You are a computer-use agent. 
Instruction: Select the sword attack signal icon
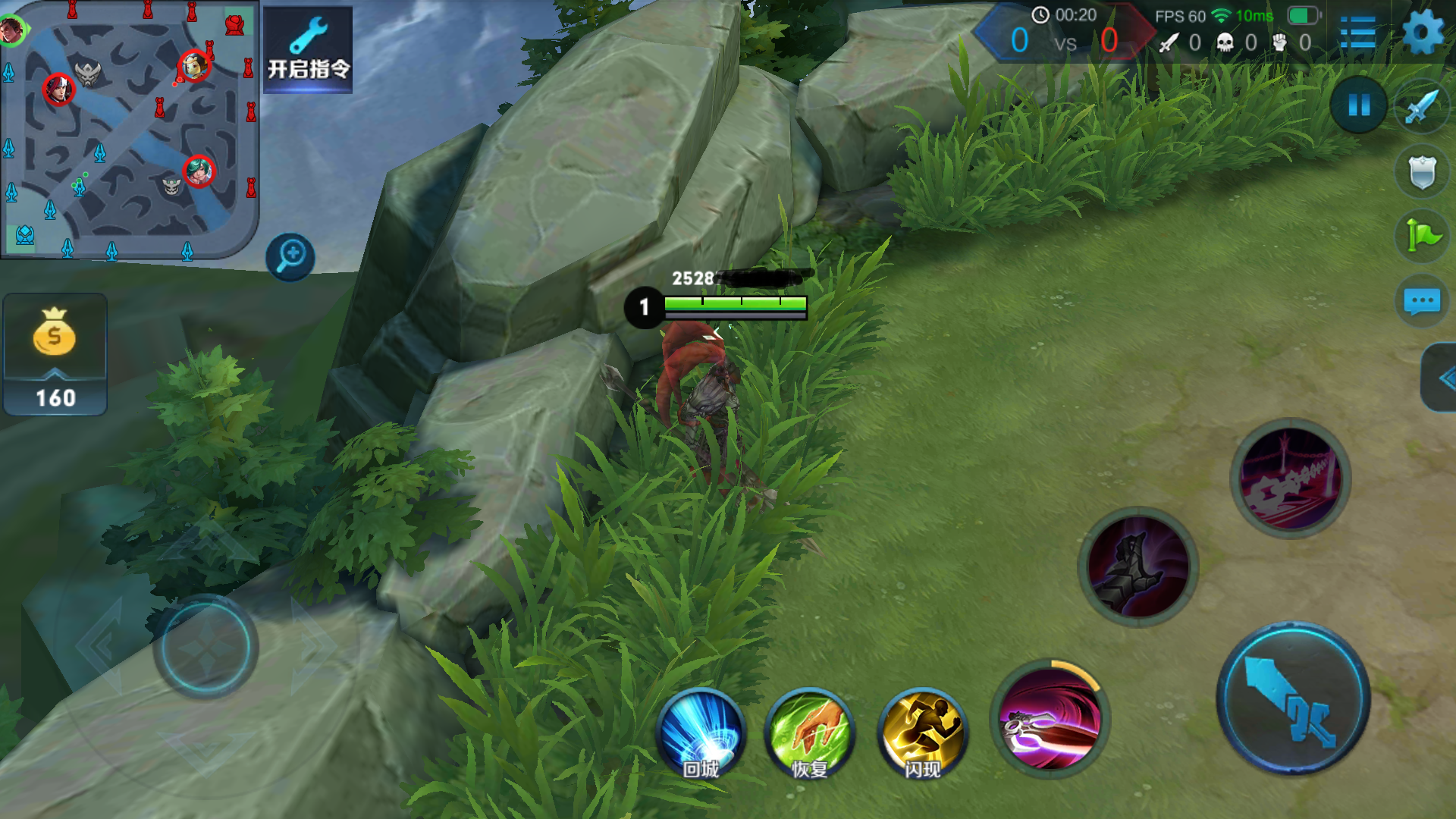(x=1422, y=107)
